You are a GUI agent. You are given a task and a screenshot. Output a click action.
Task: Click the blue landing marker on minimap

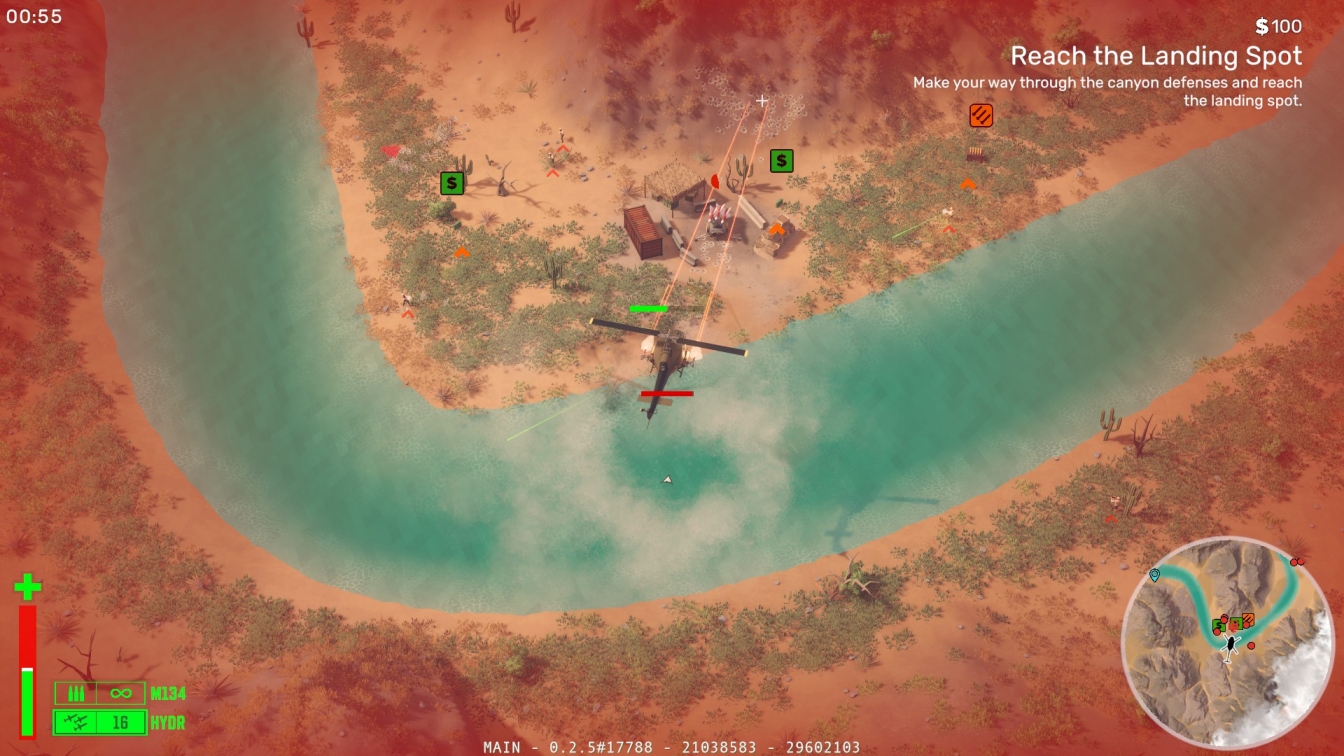(x=1155, y=575)
